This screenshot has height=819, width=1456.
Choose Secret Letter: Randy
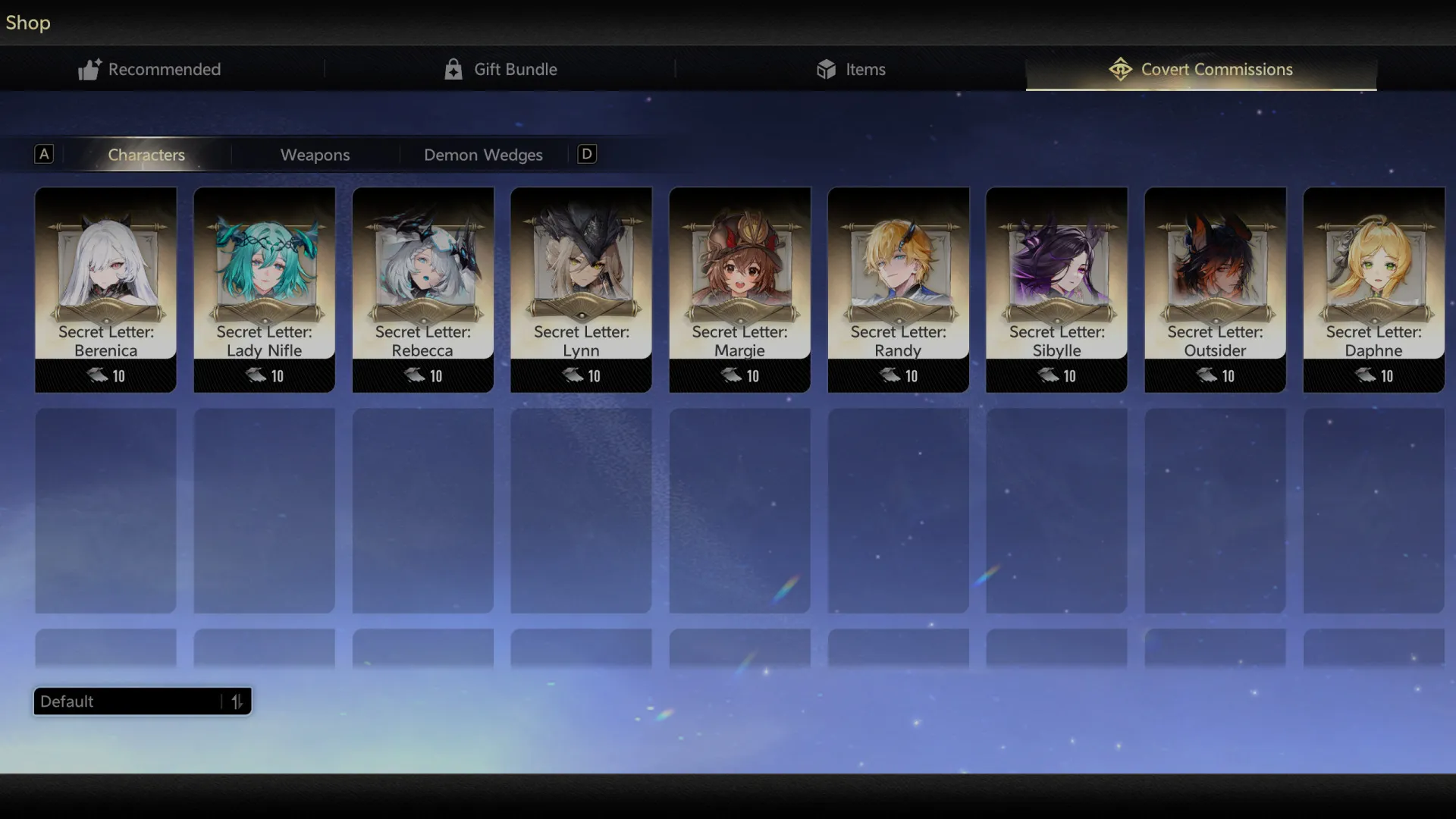pos(898,289)
